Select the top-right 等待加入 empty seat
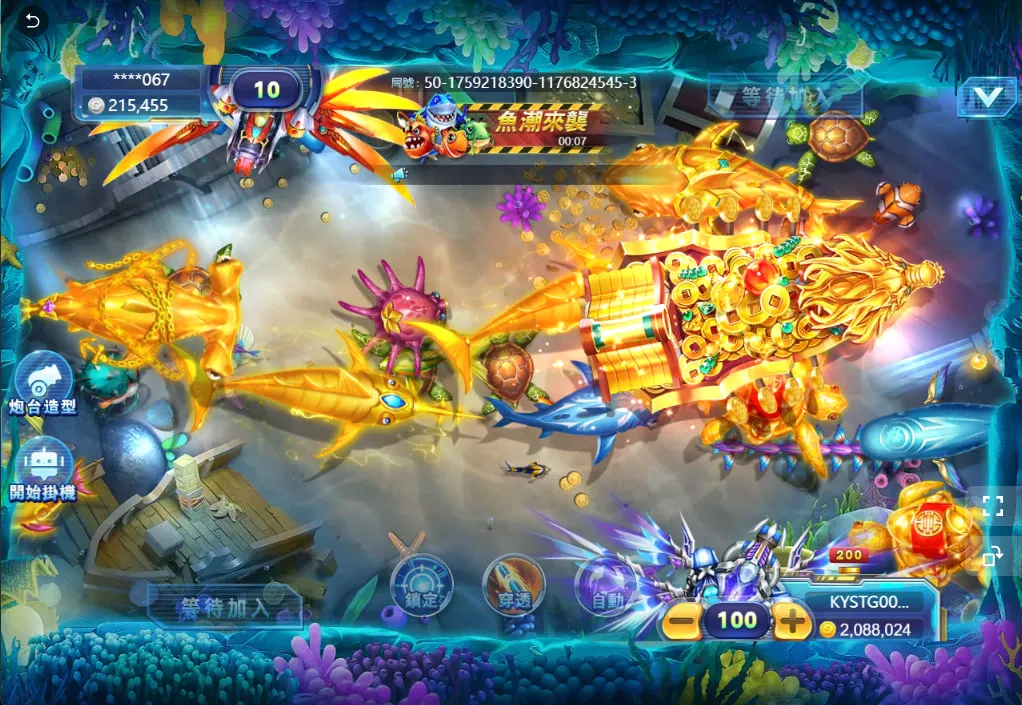 pyautogui.click(x=784, y=98)
